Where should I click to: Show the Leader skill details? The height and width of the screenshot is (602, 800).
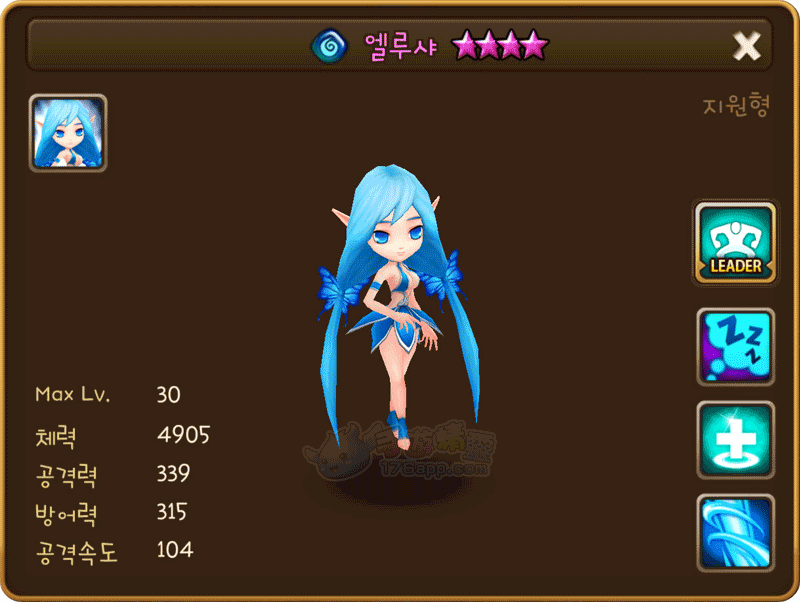pos(735,243)
